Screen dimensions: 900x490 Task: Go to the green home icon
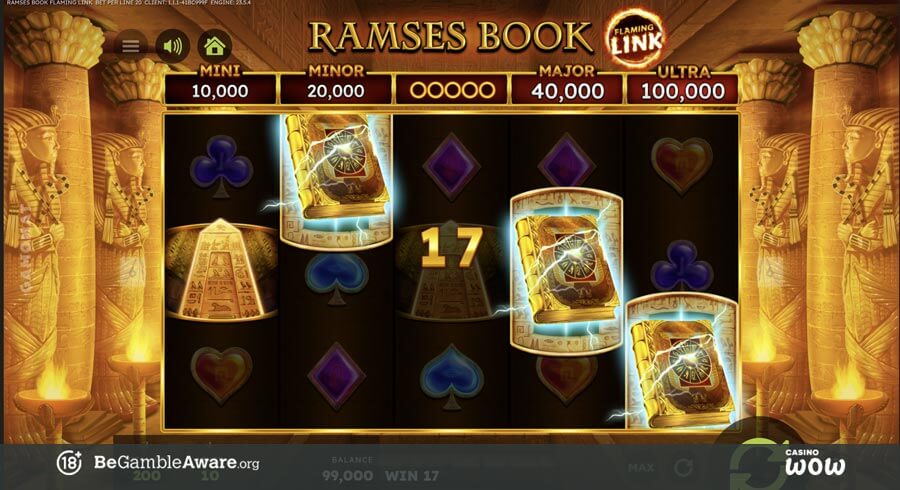pos(214,46)
